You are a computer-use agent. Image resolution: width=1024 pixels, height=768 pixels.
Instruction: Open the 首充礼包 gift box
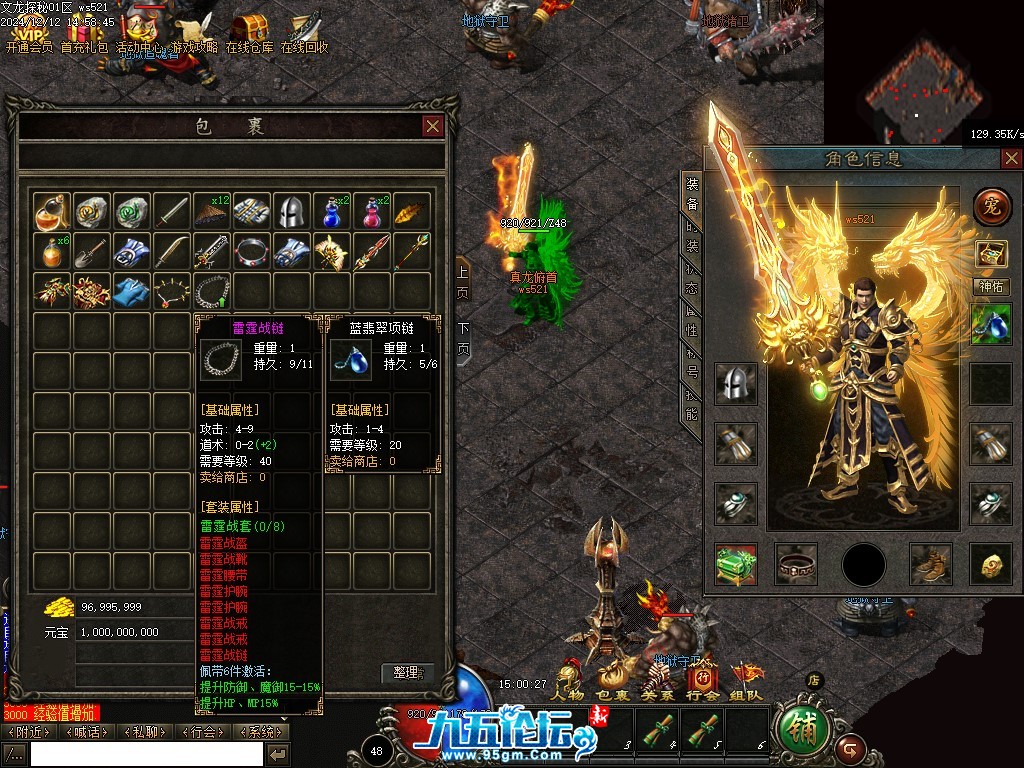84,32
